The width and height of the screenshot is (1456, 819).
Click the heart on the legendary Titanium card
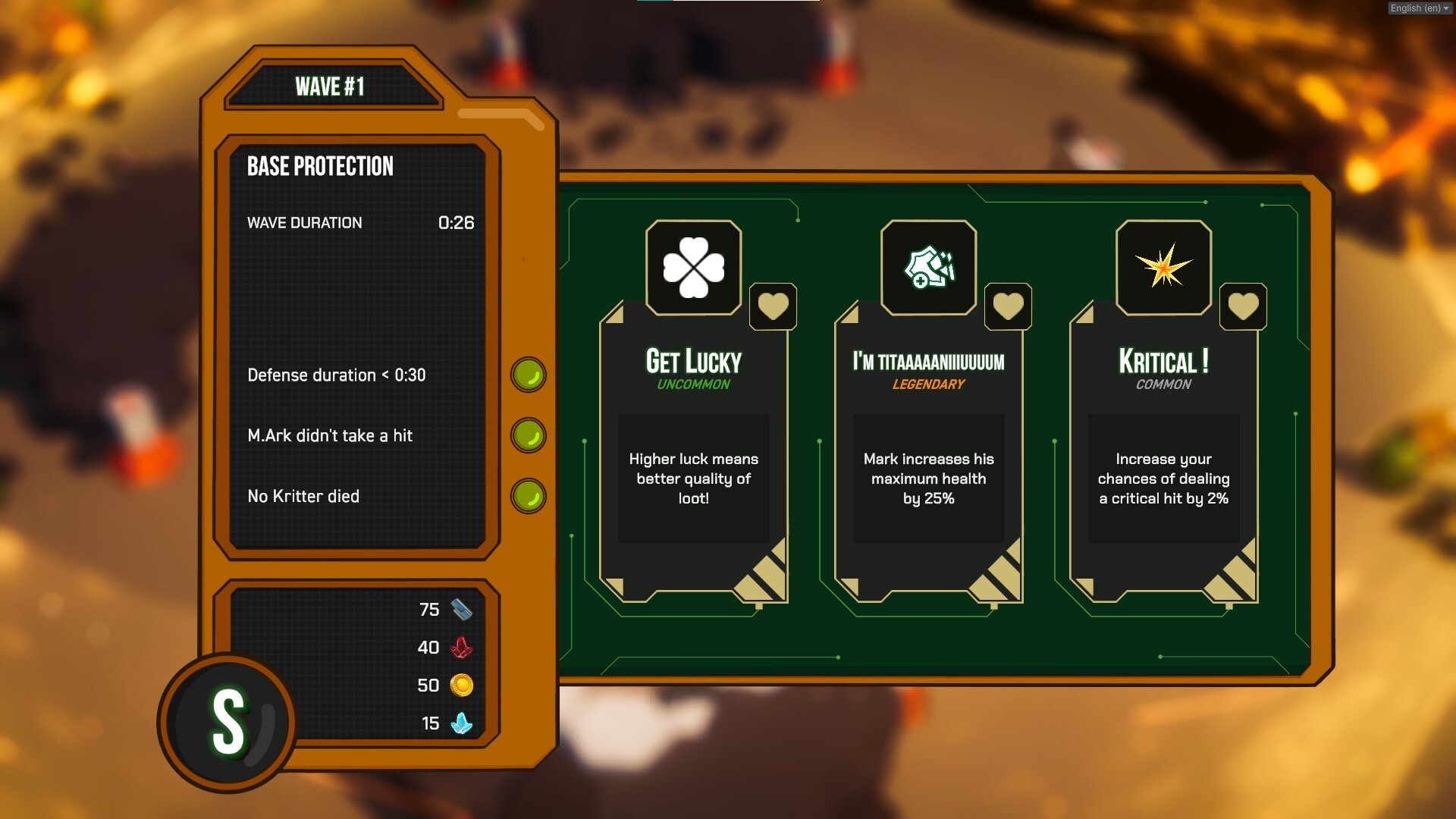1008,306
